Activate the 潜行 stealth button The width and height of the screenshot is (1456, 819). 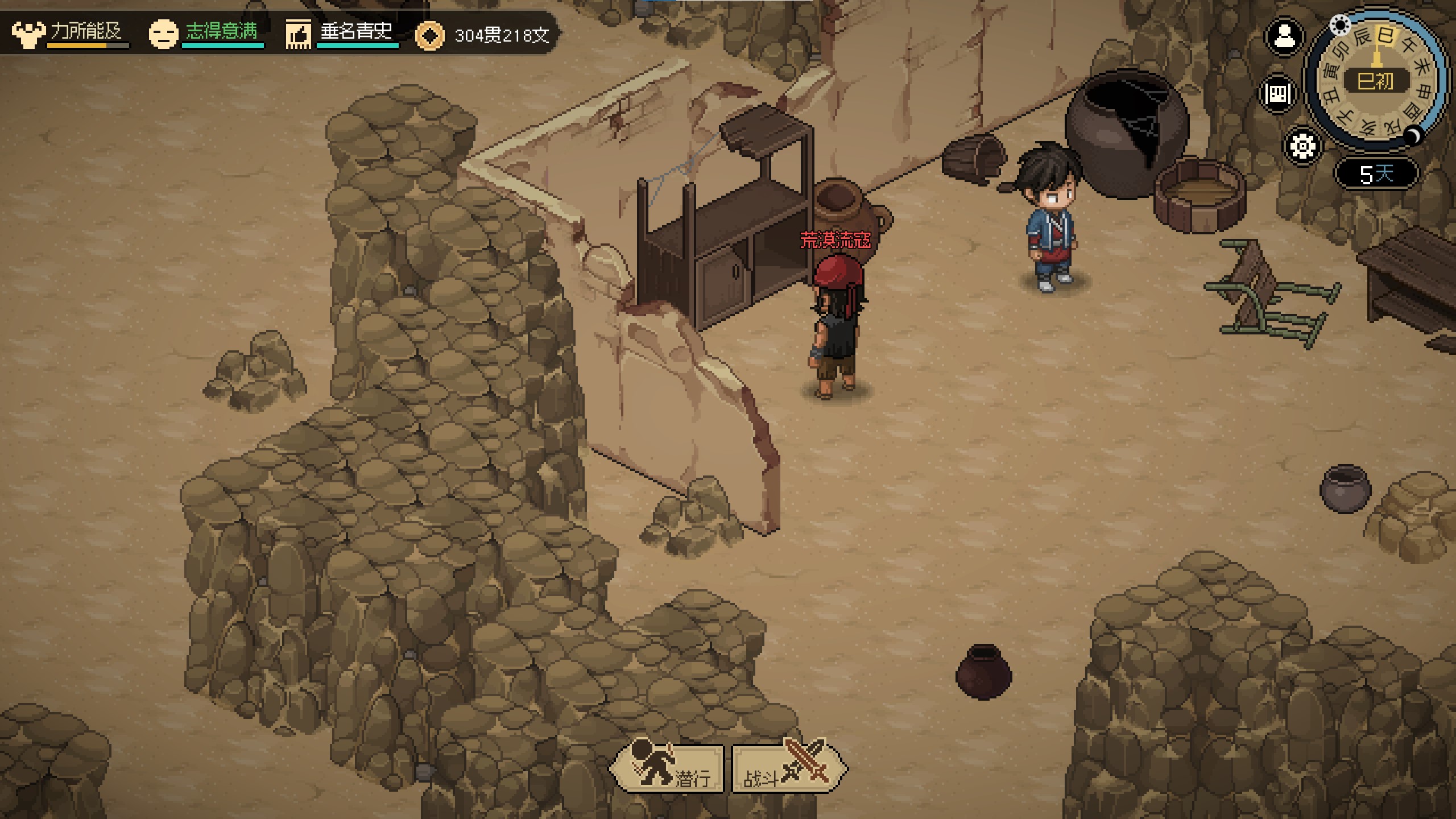[x=667, y=768]
